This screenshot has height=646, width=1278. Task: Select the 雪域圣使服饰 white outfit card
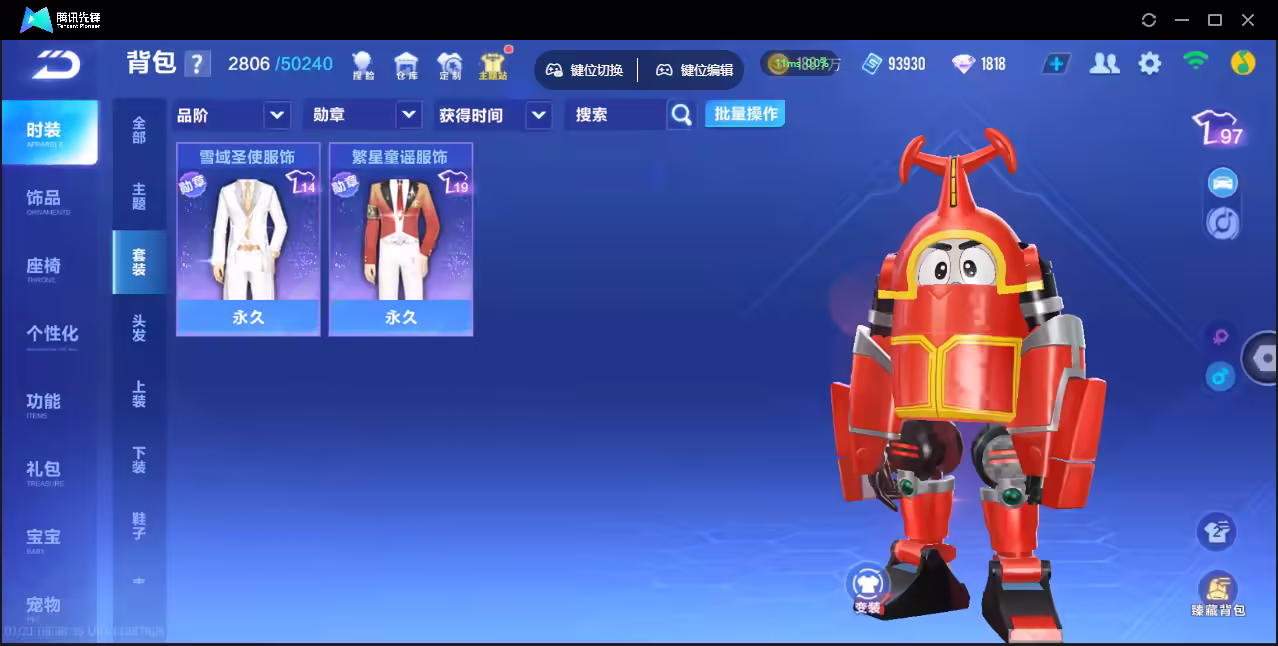[x=248, y=240]
